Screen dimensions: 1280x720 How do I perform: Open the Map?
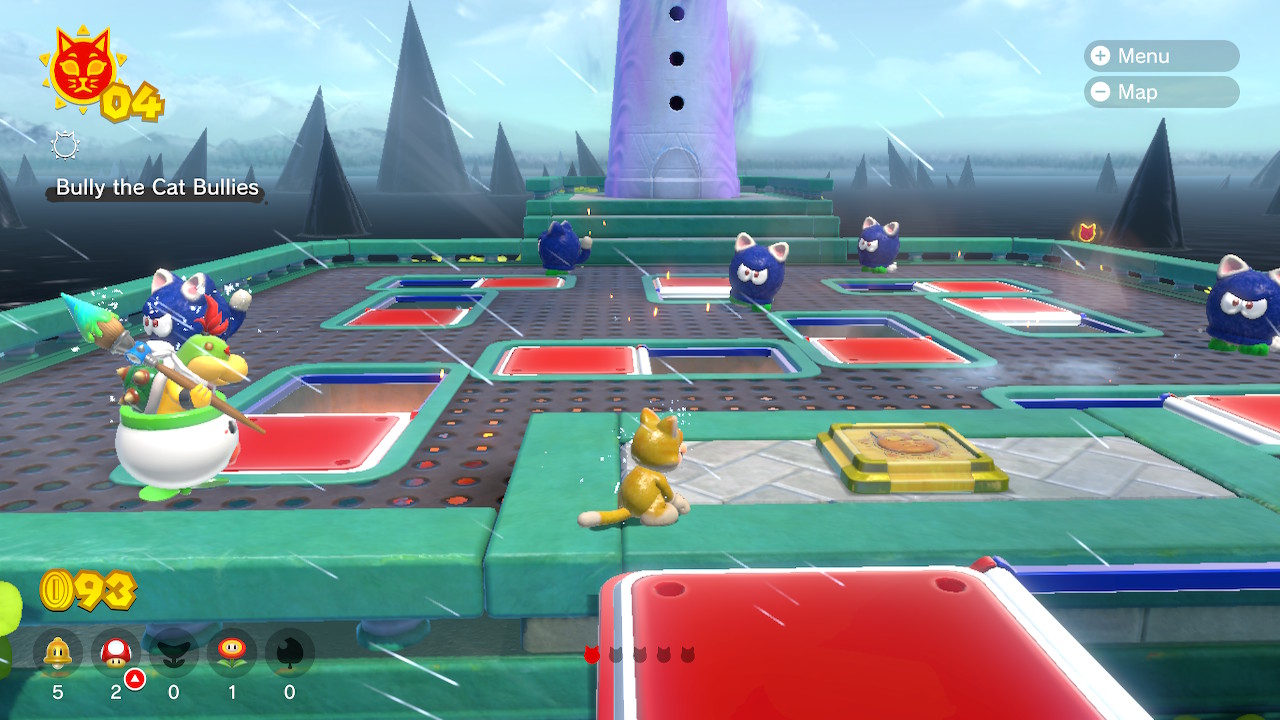(x=1160, y=92)
